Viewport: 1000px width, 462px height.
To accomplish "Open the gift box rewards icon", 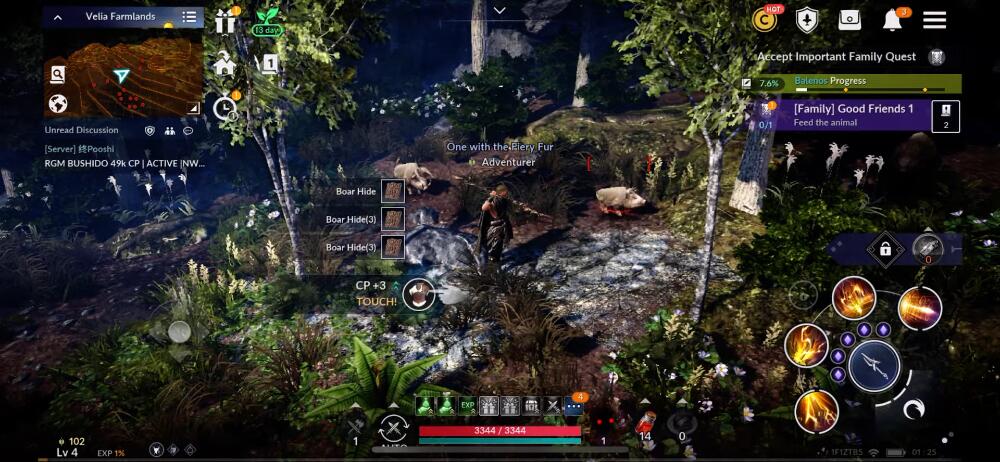I will tap(224, 21).
